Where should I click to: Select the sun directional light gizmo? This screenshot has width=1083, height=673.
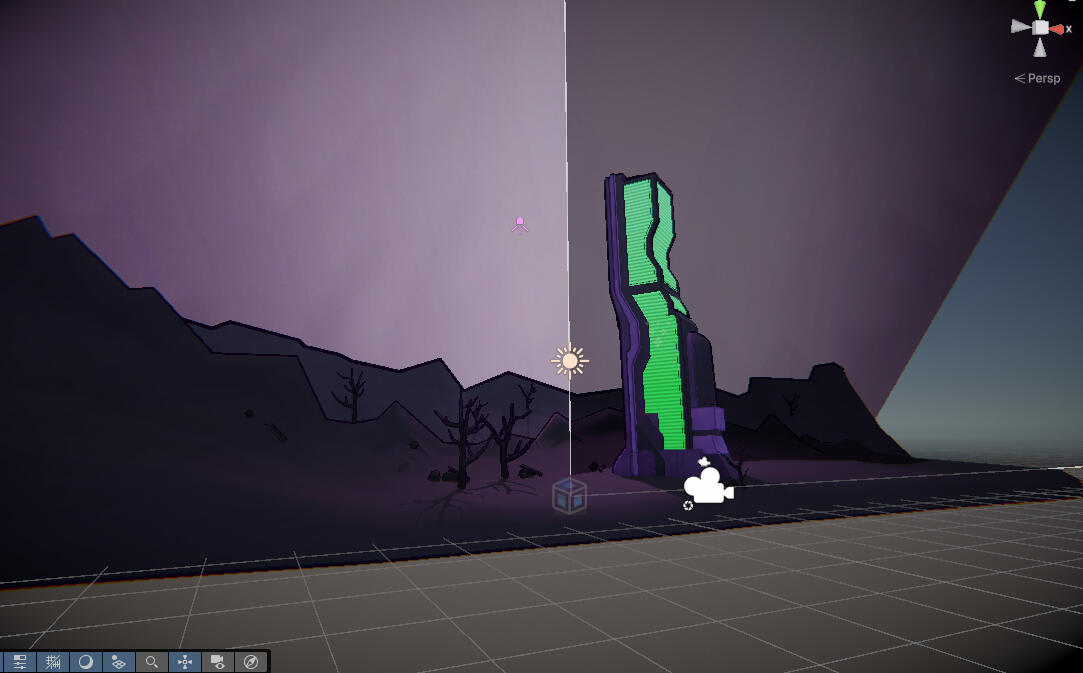pyautogui.click(x=570, y=360)
